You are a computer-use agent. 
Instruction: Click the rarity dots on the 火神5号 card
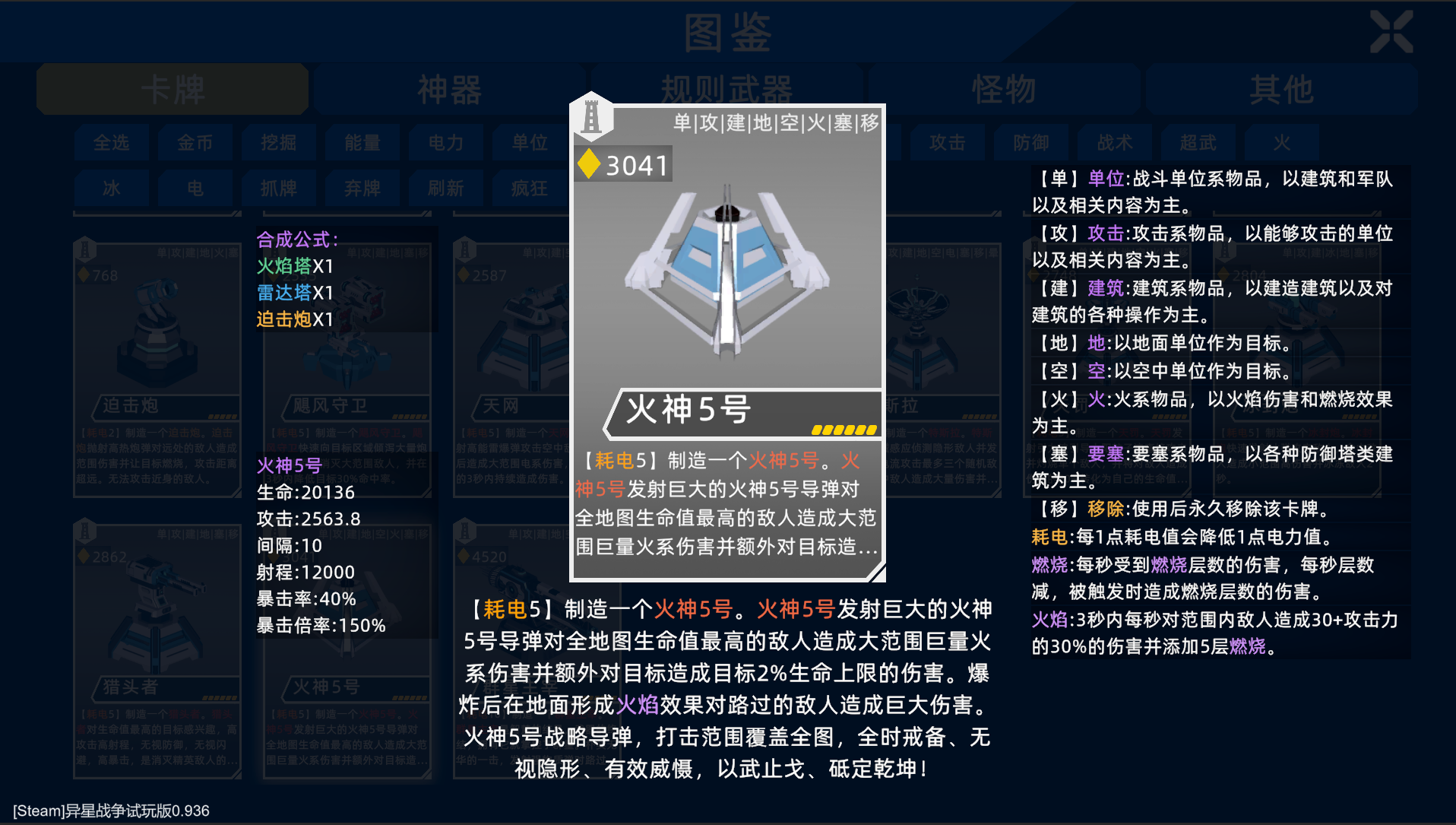844,428
